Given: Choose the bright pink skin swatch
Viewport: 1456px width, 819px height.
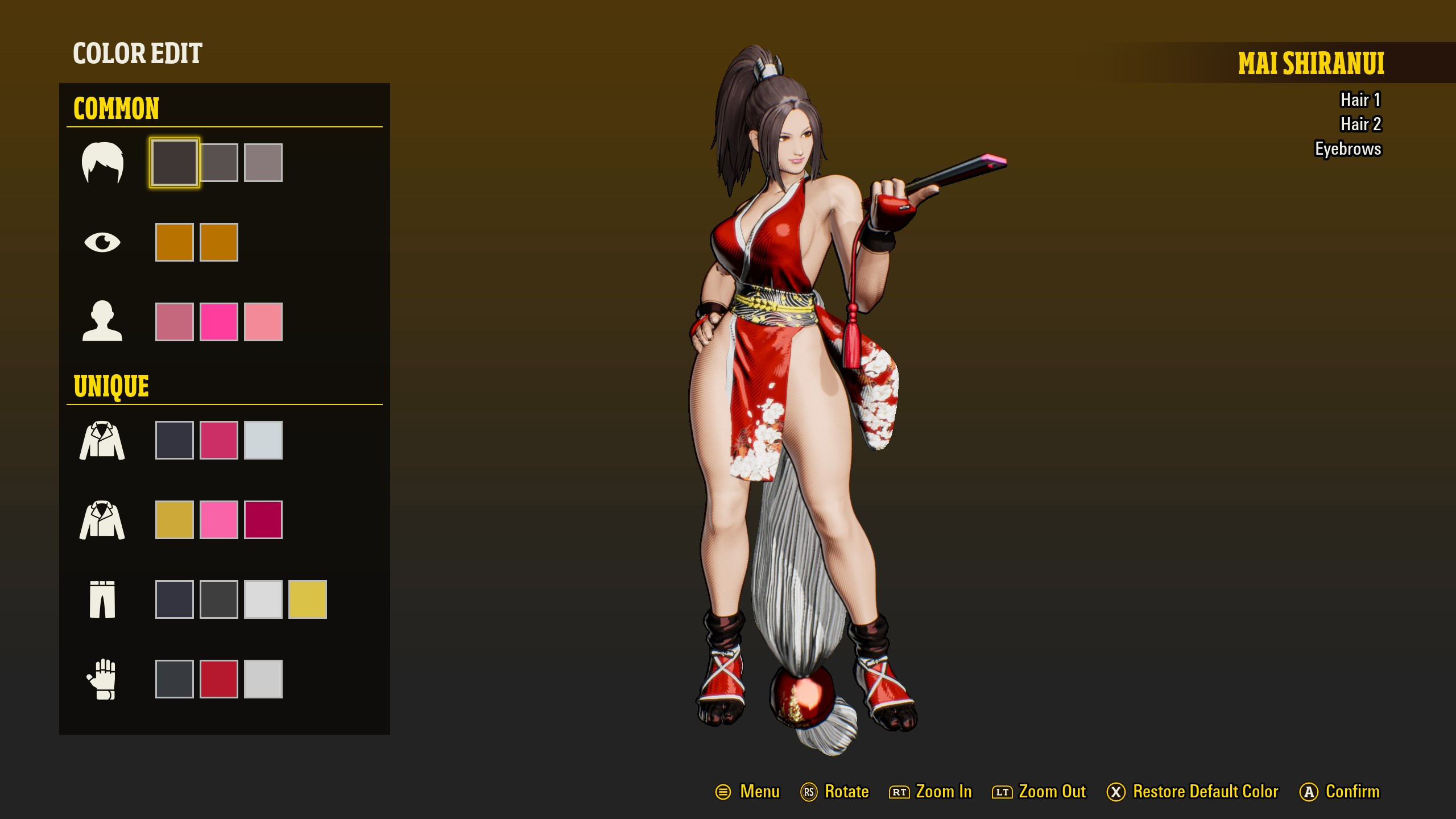Looking at the screenshot, I should tap(218, 322).
